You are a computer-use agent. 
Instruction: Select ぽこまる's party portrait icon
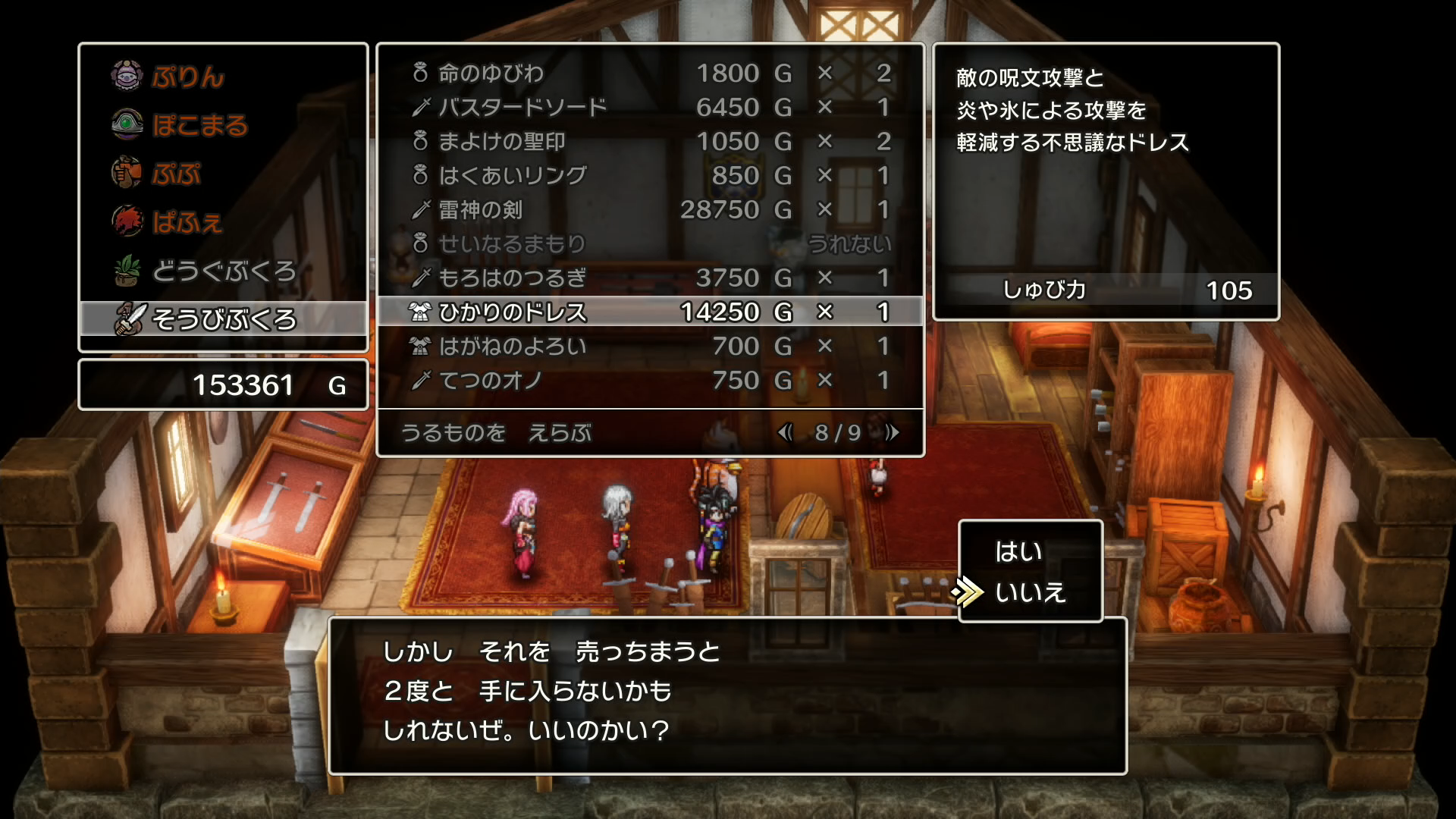pyautogui.click(x=127, y=124)
